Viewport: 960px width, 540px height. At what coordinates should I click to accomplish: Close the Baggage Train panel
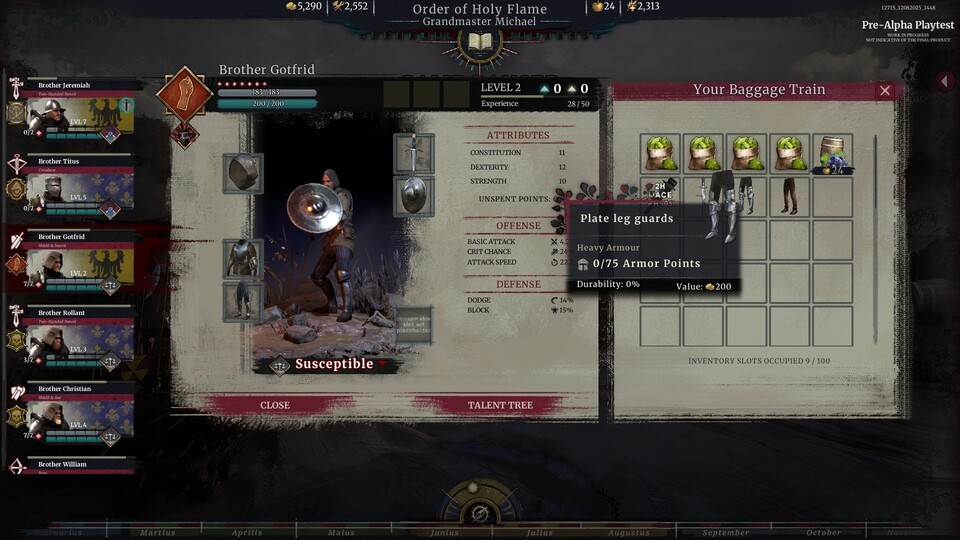pyautogui.click(x=884, y=90)
